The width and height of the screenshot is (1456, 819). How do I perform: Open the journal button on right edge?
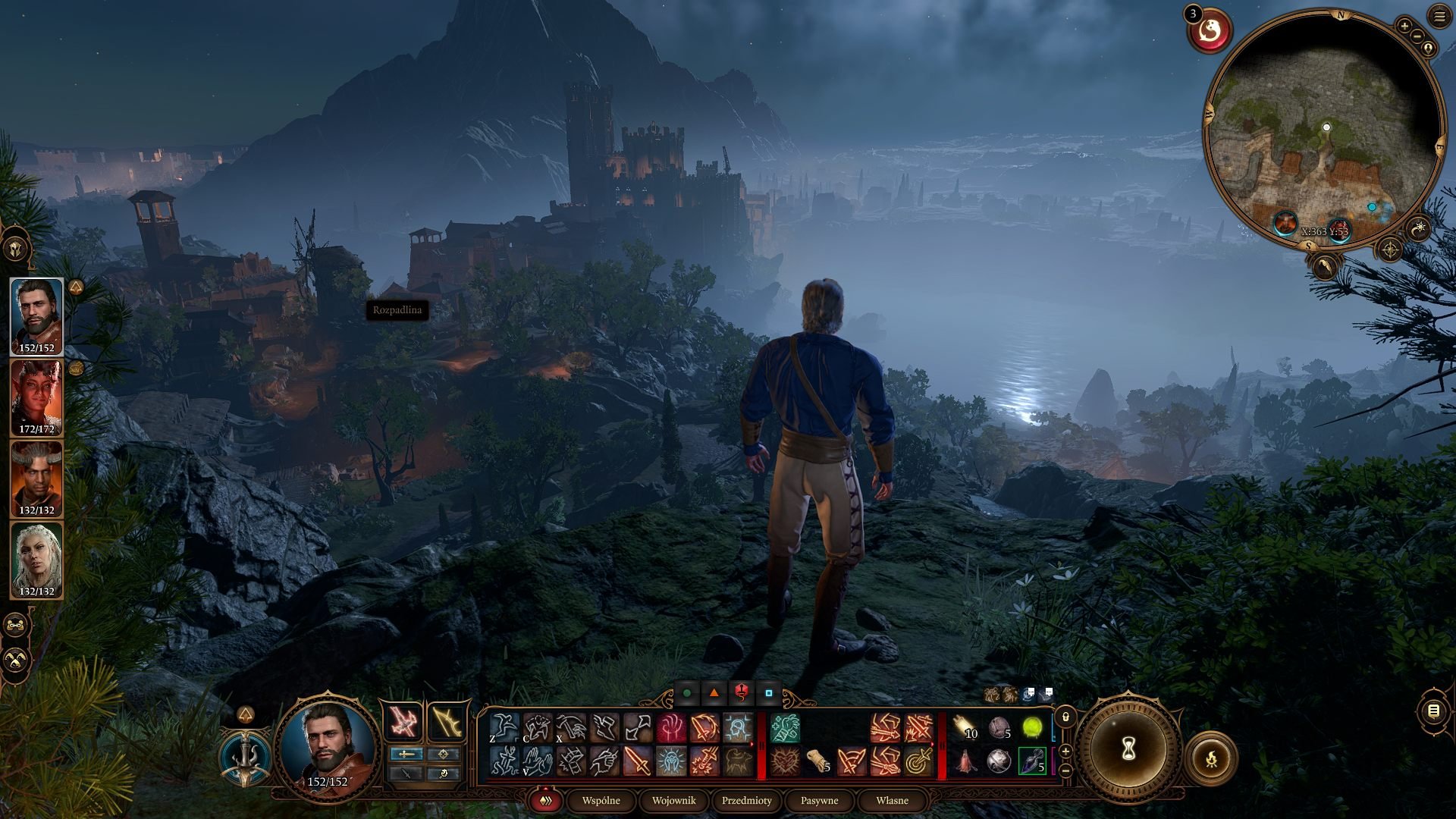point(1433,711)
